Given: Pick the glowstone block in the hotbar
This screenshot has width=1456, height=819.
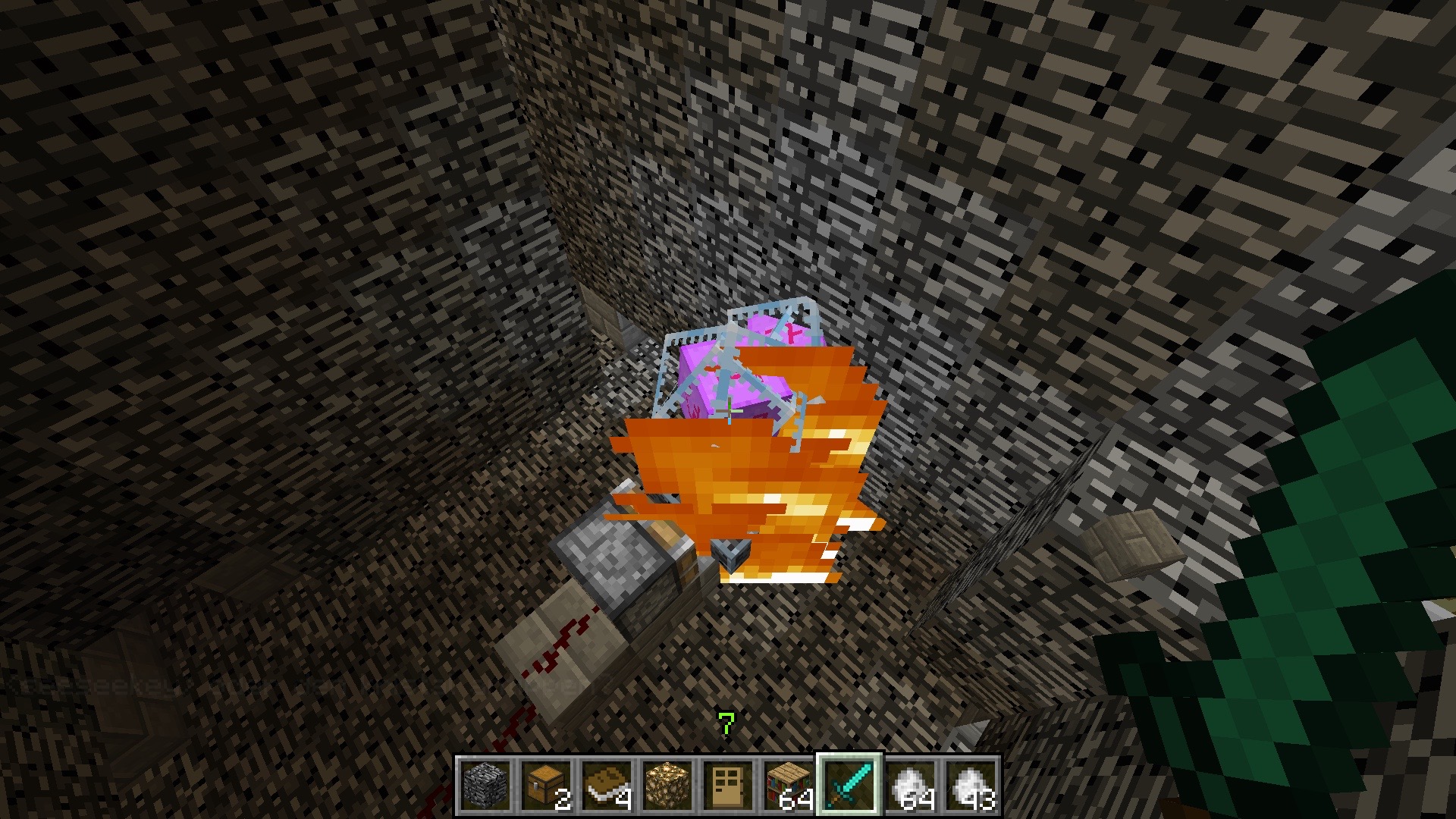Looking at the screenshot, I should (667, 786).
